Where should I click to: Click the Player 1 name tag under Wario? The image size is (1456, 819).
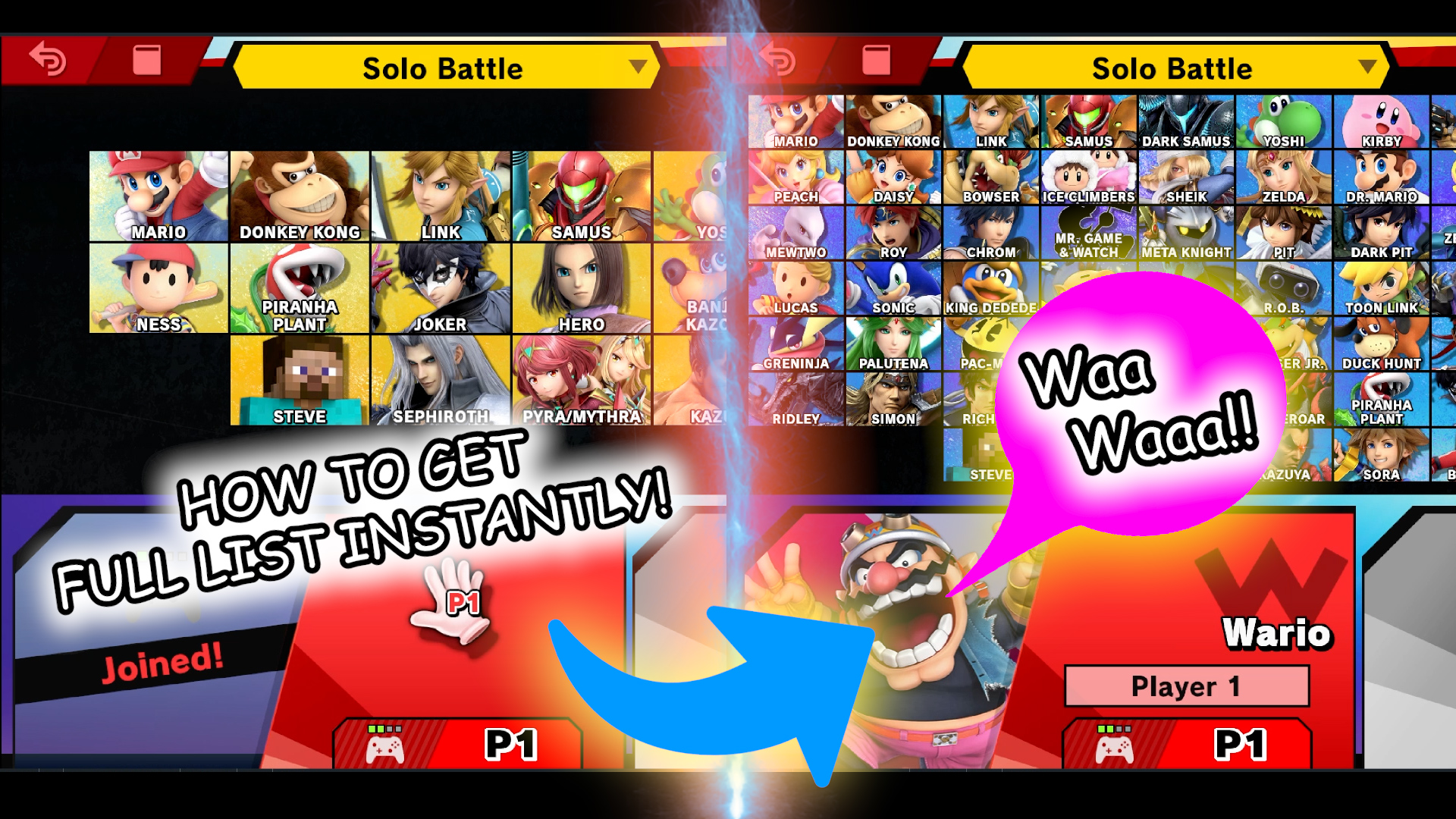[x=1185, y=686]
